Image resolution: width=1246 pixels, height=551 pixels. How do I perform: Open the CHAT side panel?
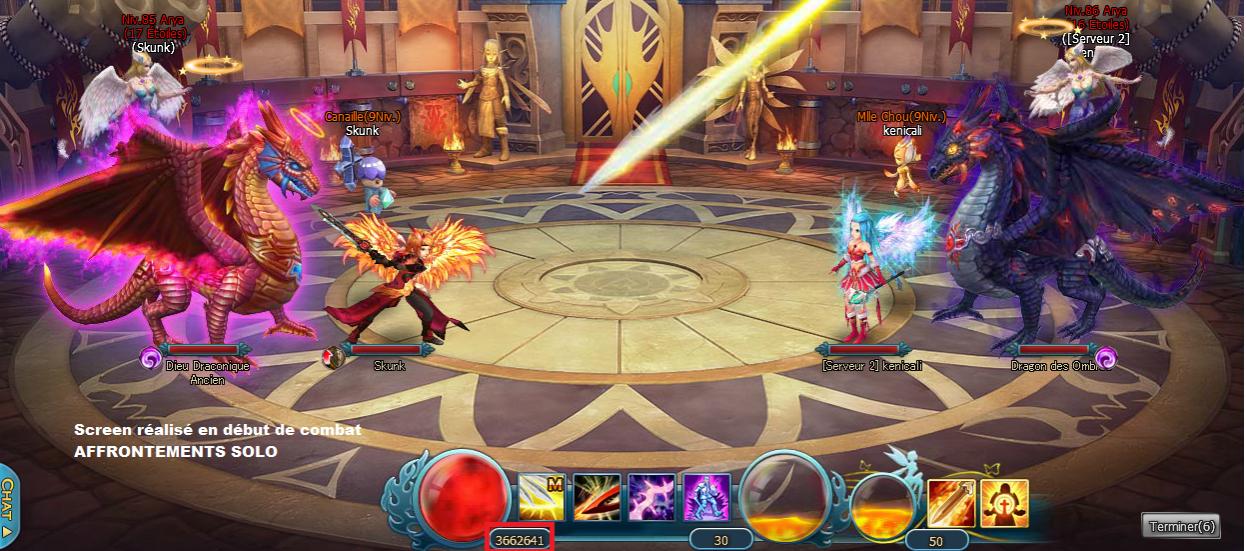pyautogui.click(x=8, y=505)
